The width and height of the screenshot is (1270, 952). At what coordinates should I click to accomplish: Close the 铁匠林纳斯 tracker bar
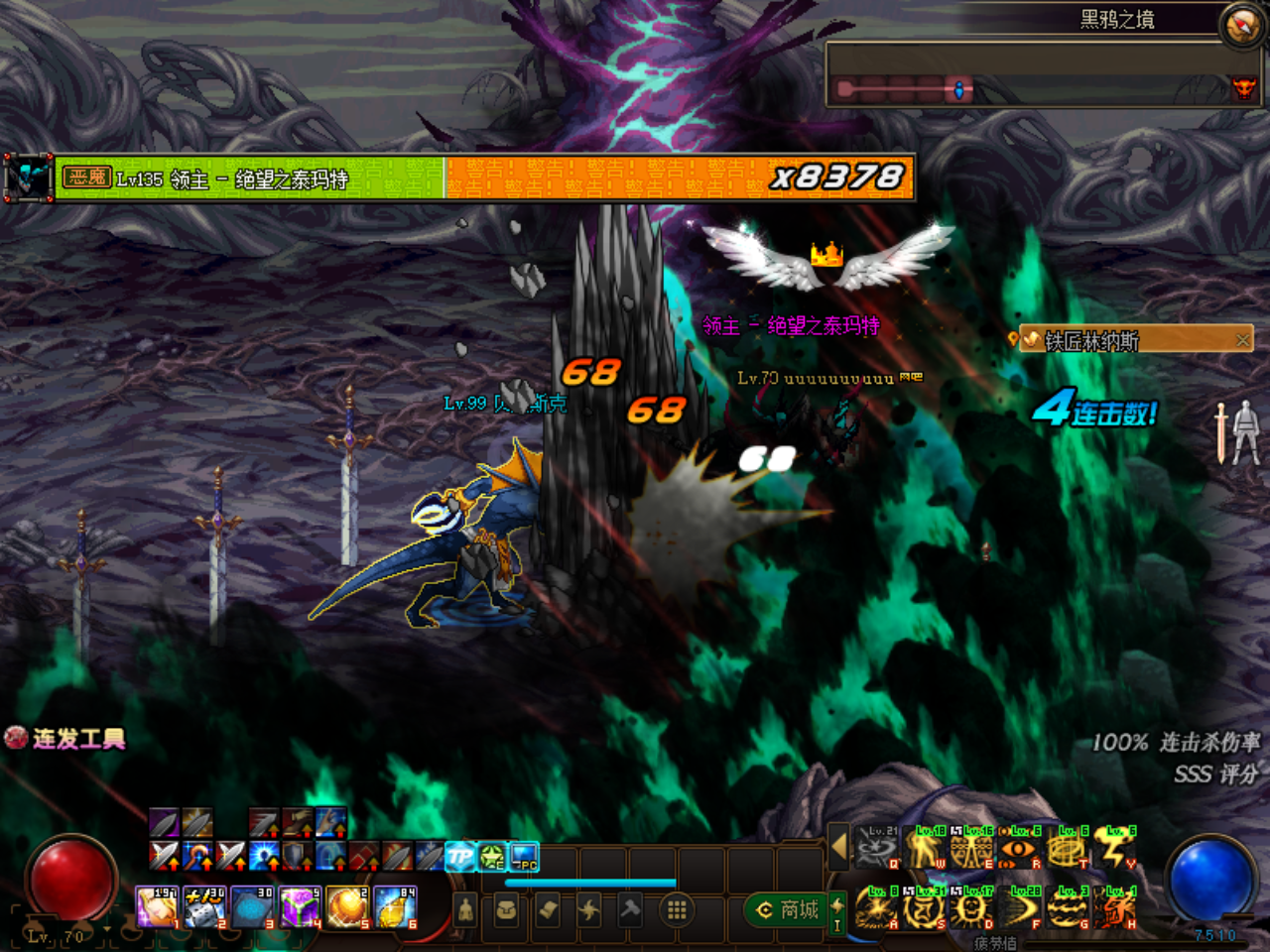pos(1242,340)
